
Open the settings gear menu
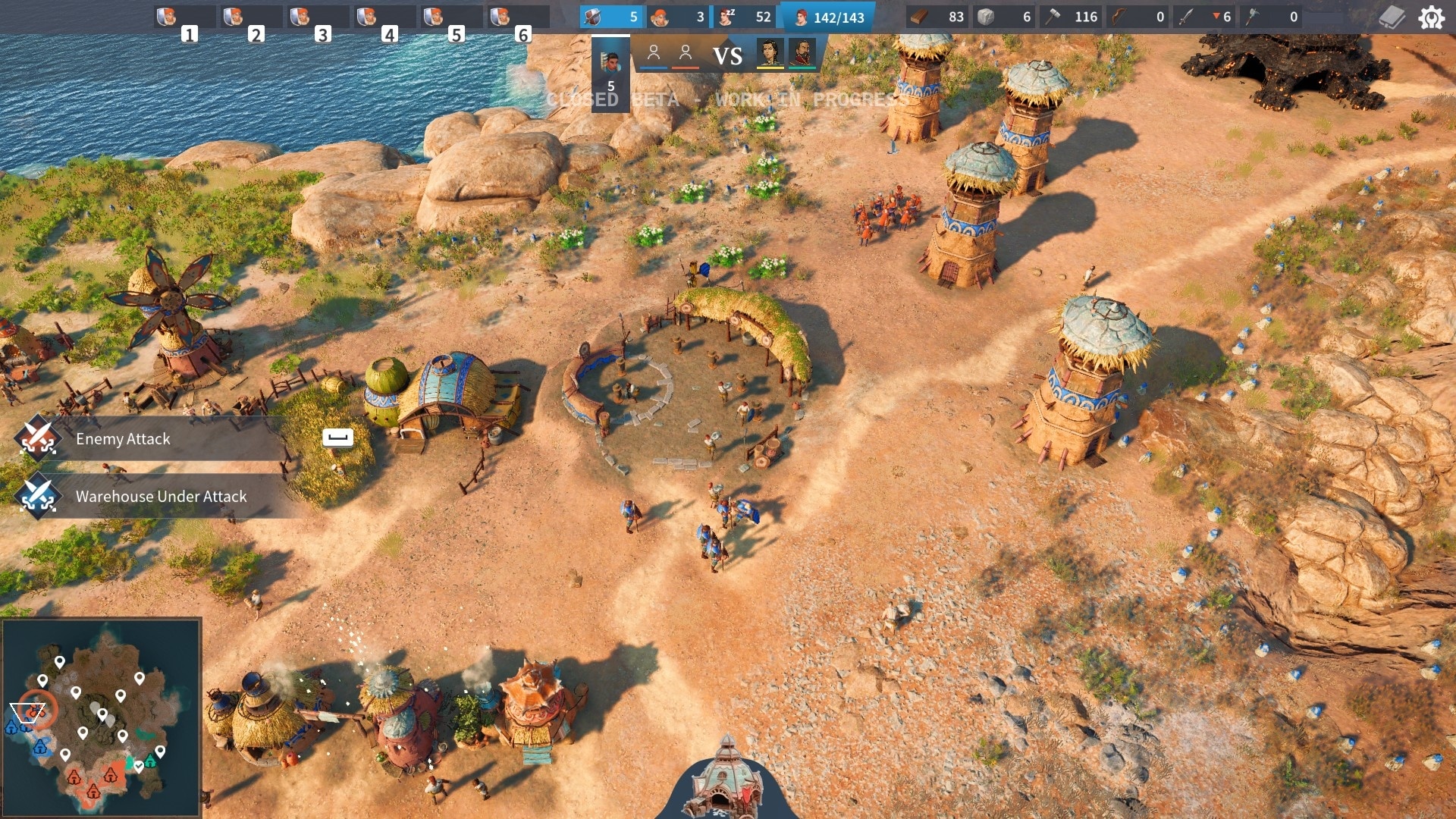(1431, 17)
